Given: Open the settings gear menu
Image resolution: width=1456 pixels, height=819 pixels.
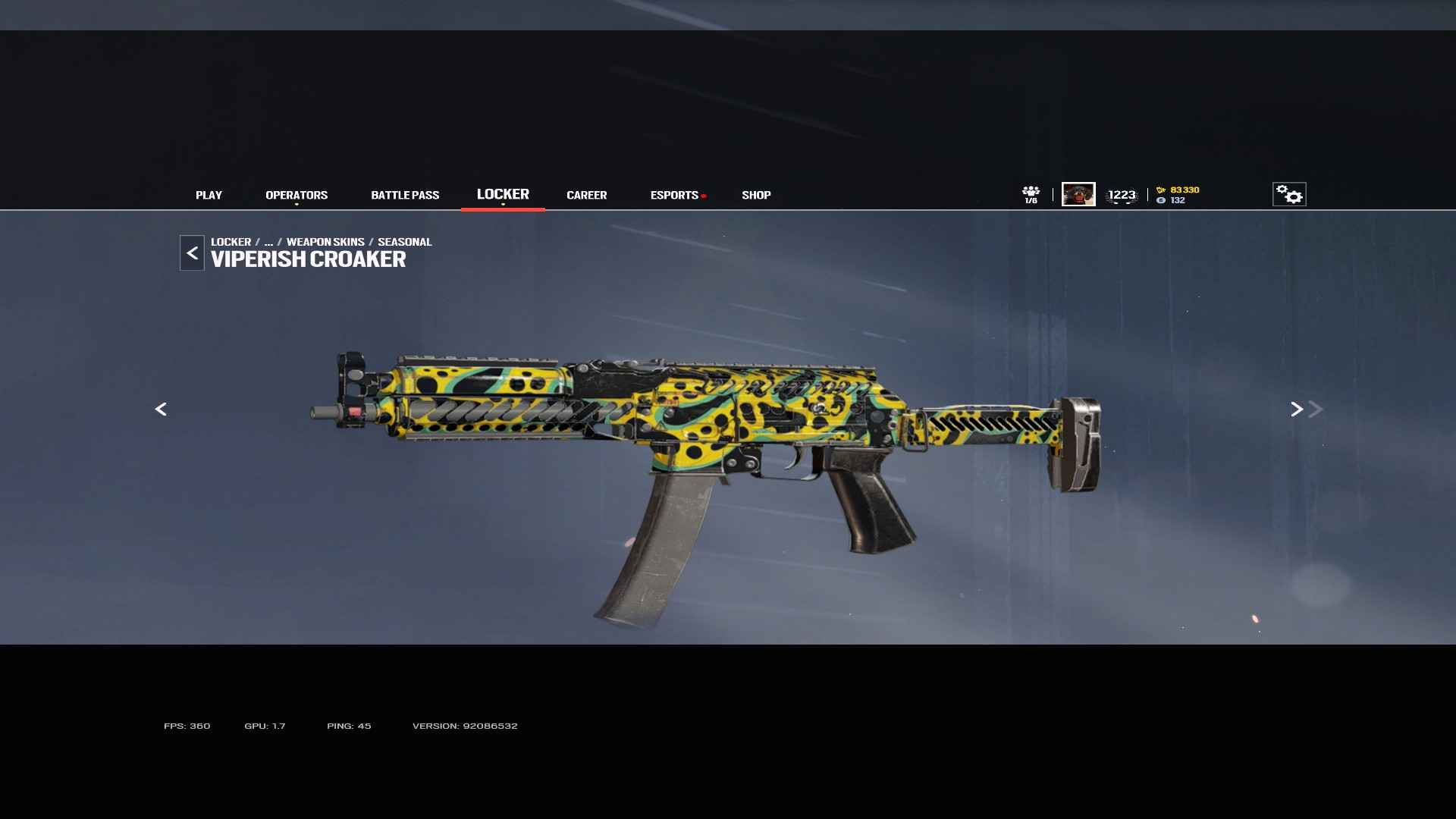Looking at the screenshot, I should 1289,194.
